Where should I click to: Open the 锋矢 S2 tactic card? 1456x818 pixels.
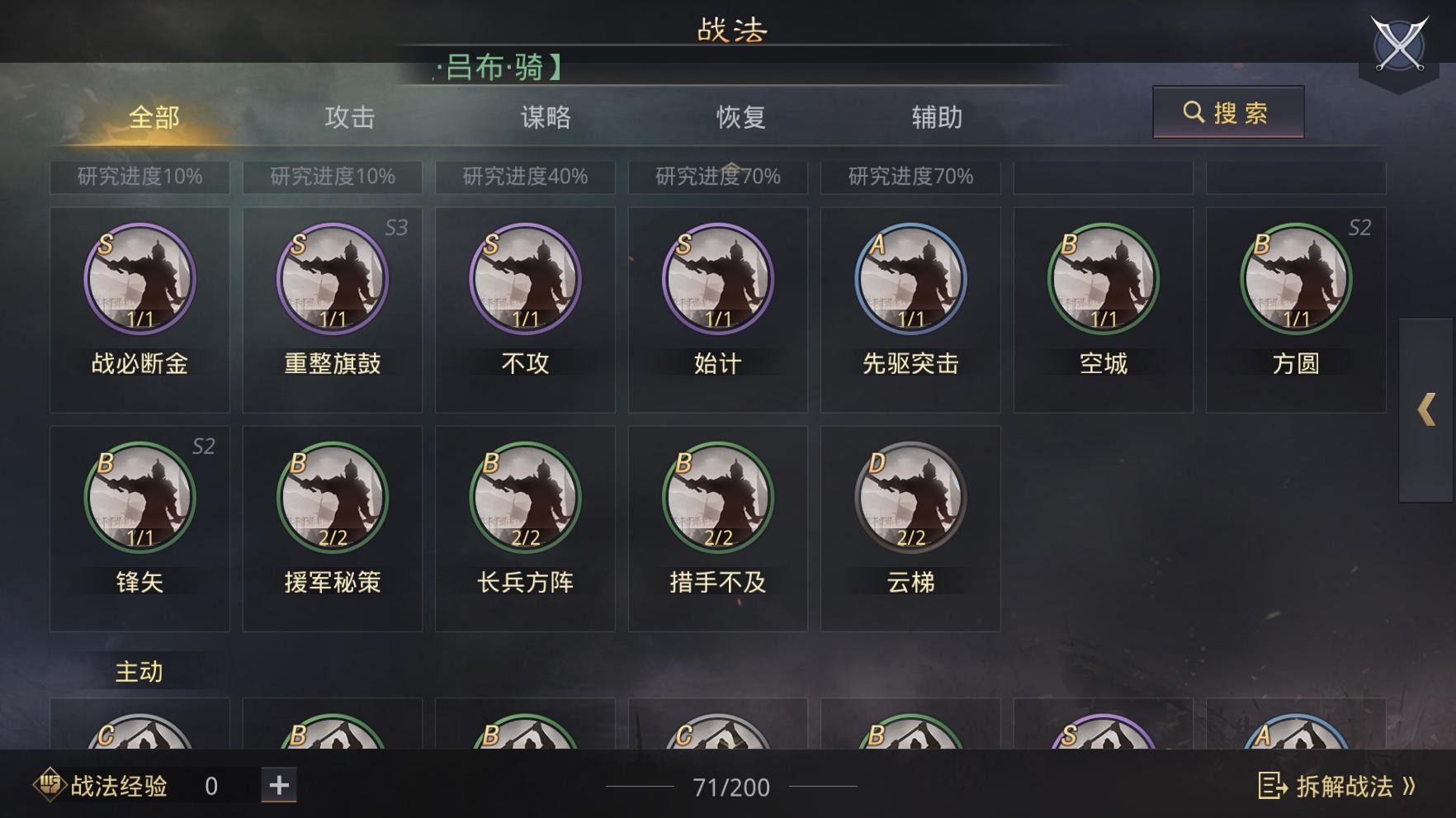coord(138,498)
